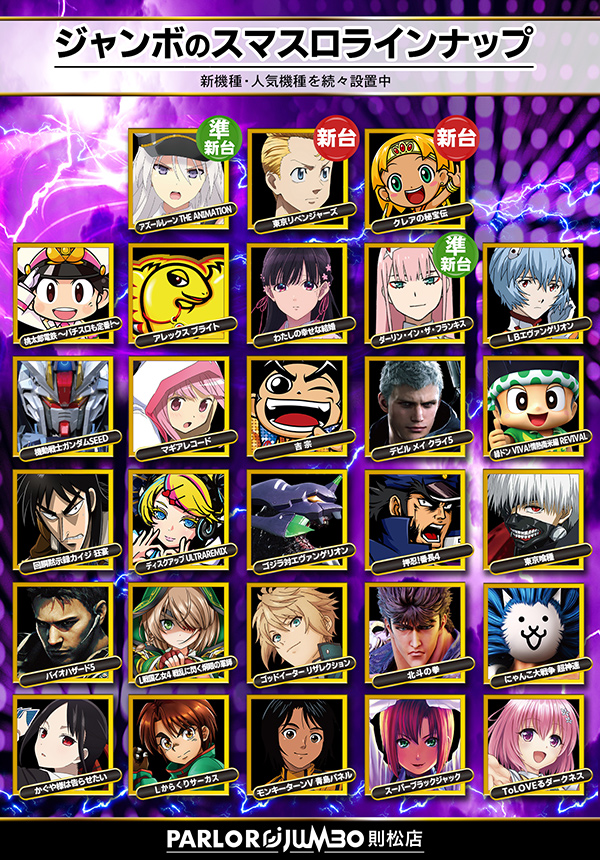
Task: Open the ゴッドイーター リザレクション tile
Action: coord(297,629)
